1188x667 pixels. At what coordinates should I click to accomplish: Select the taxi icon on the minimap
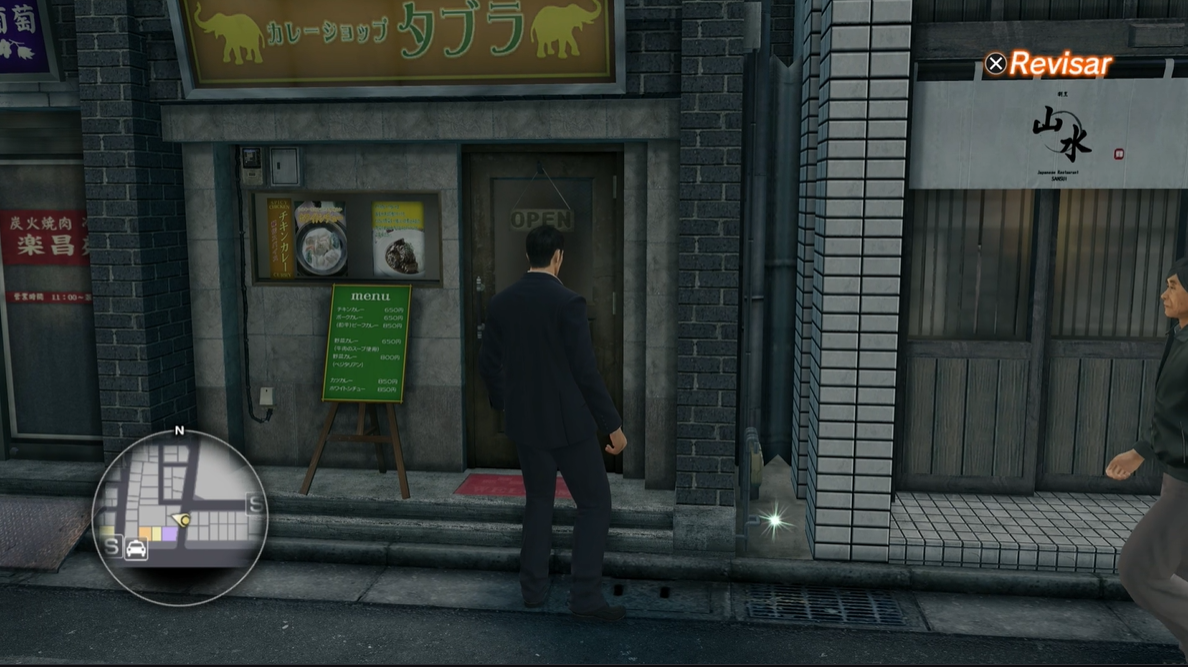136,549
